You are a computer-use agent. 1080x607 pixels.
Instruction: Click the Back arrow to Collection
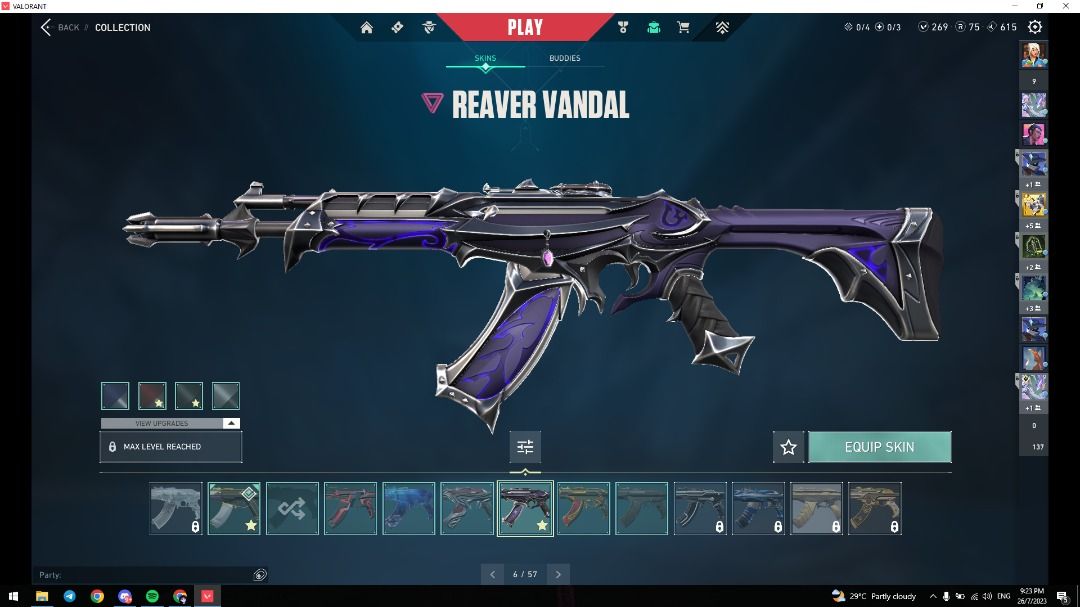point(46,27)
